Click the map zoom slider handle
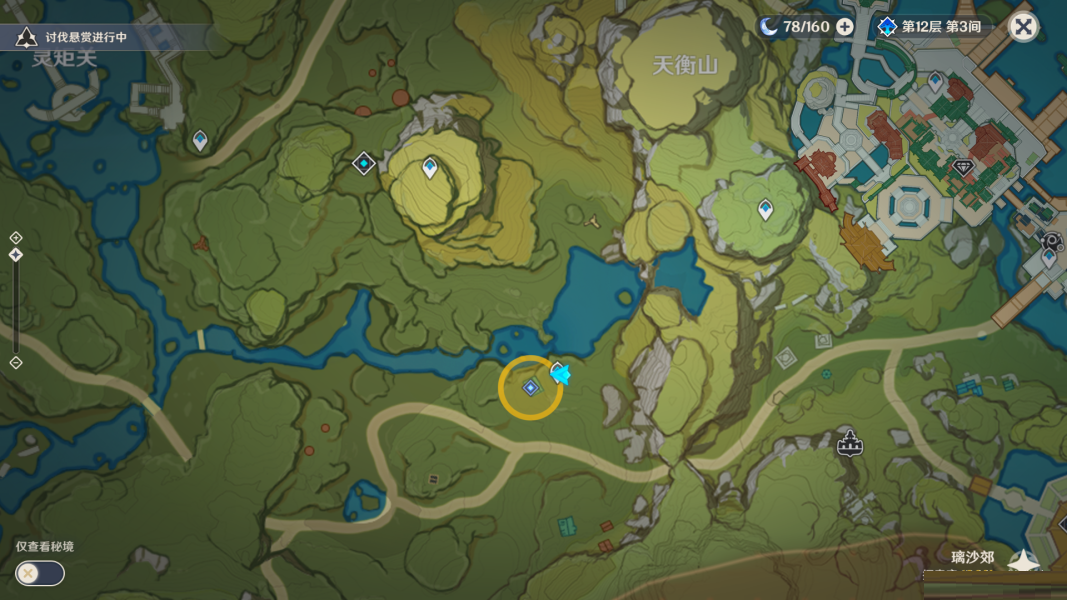 pos(16,256)
